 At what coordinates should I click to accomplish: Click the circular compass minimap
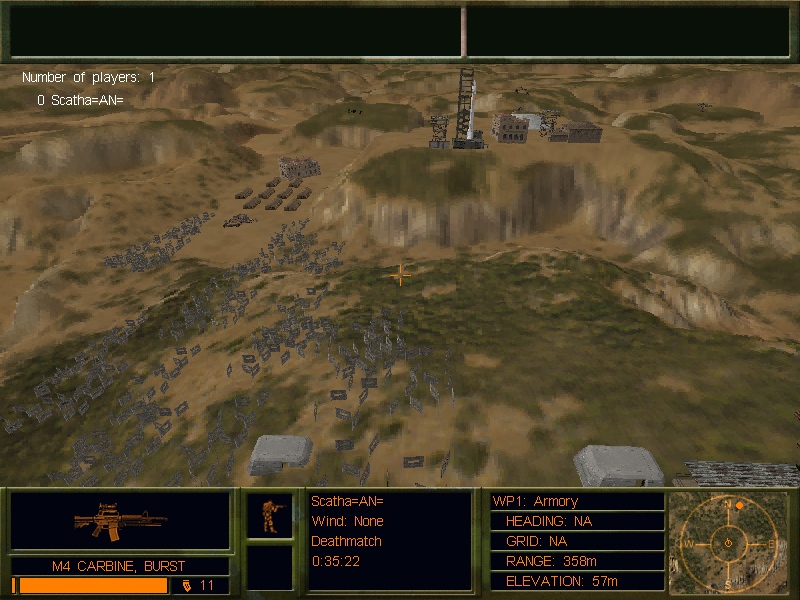[x=728, y=543]
